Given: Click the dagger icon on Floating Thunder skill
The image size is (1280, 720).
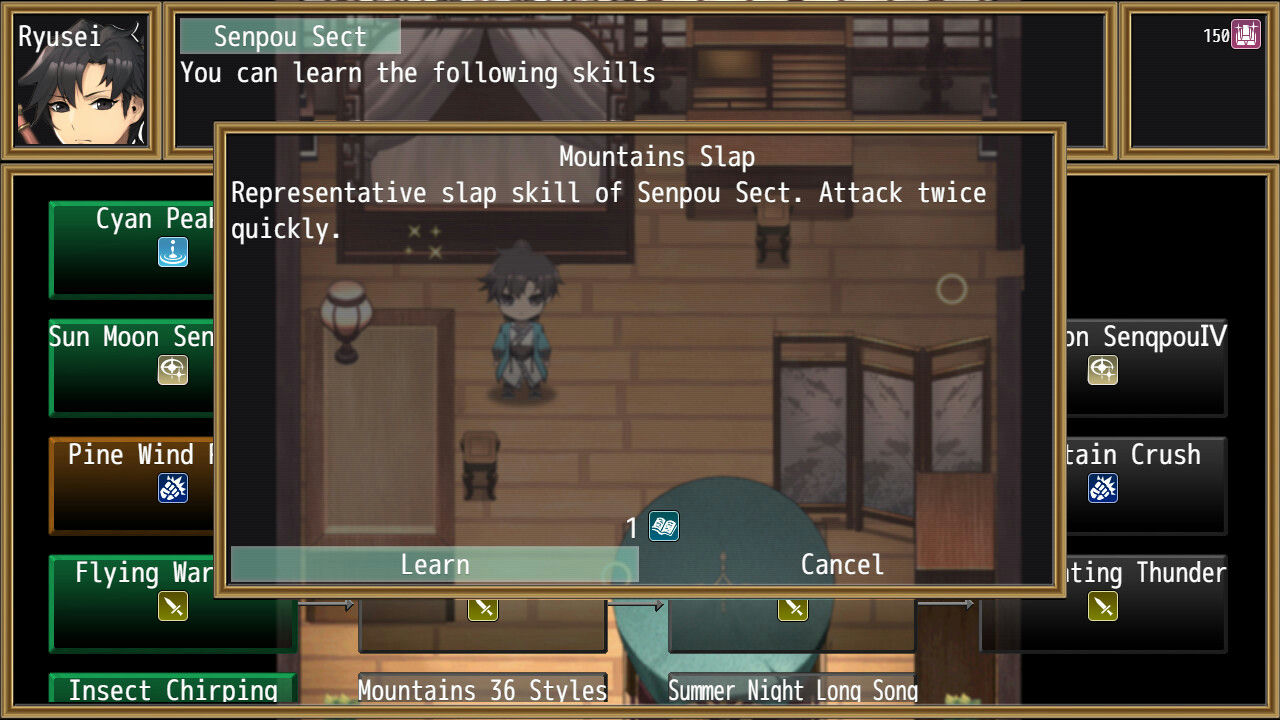Looking at the screenshot, I should (x=1101, y=605).
